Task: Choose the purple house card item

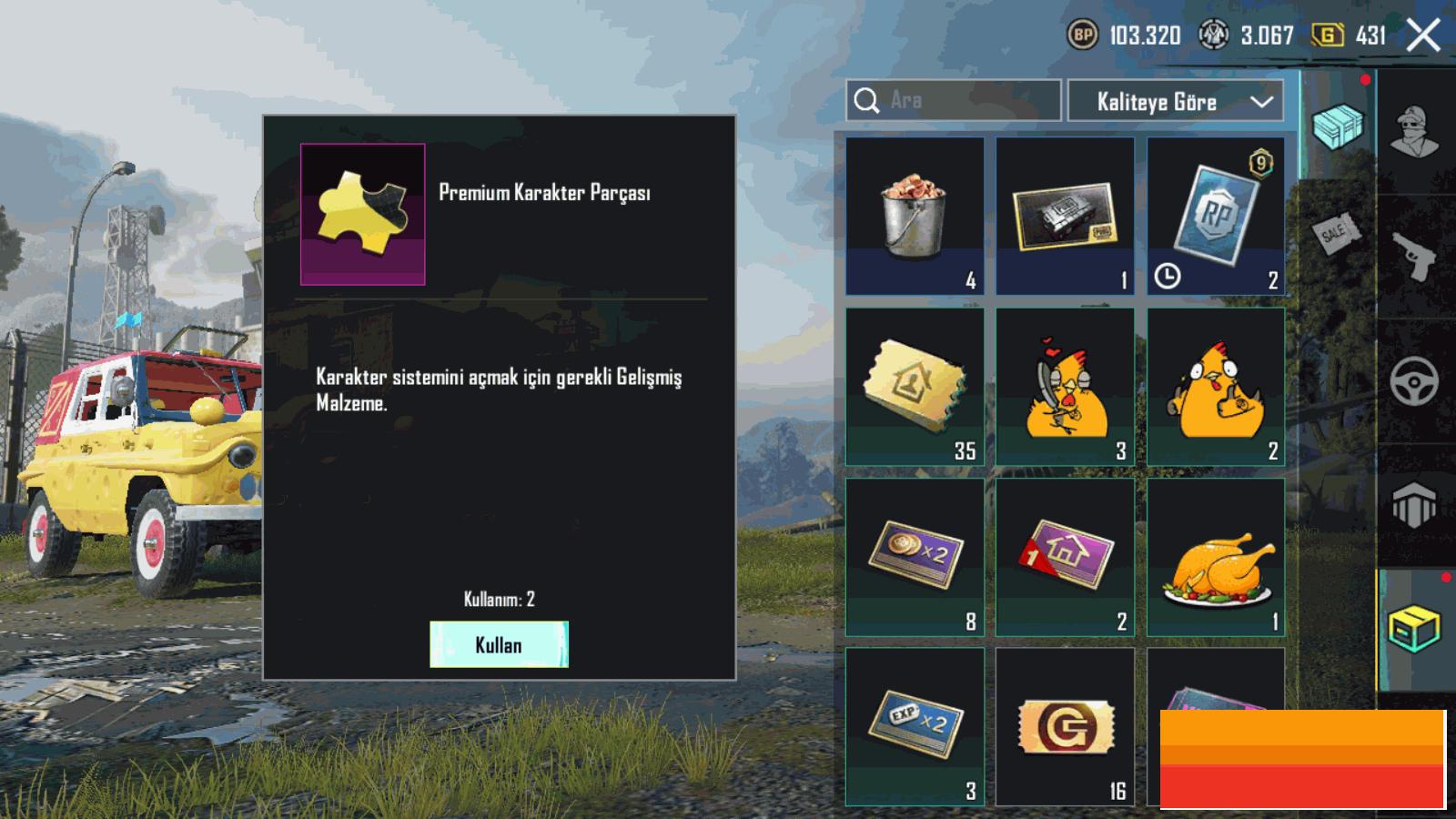Action: pyautogui.click(x=1065, y=557)
